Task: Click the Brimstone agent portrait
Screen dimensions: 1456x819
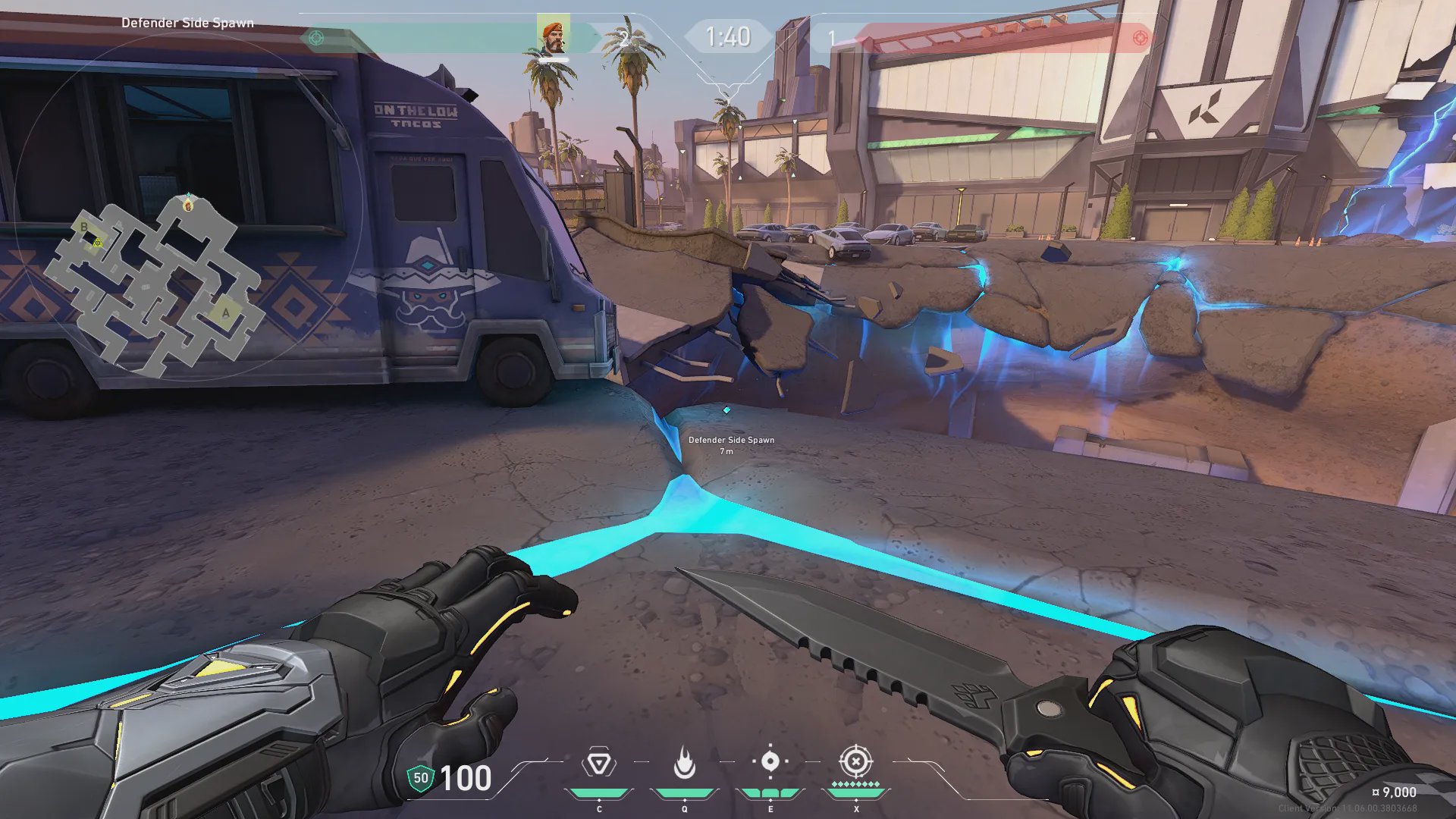Action: [x=554, y=36]
